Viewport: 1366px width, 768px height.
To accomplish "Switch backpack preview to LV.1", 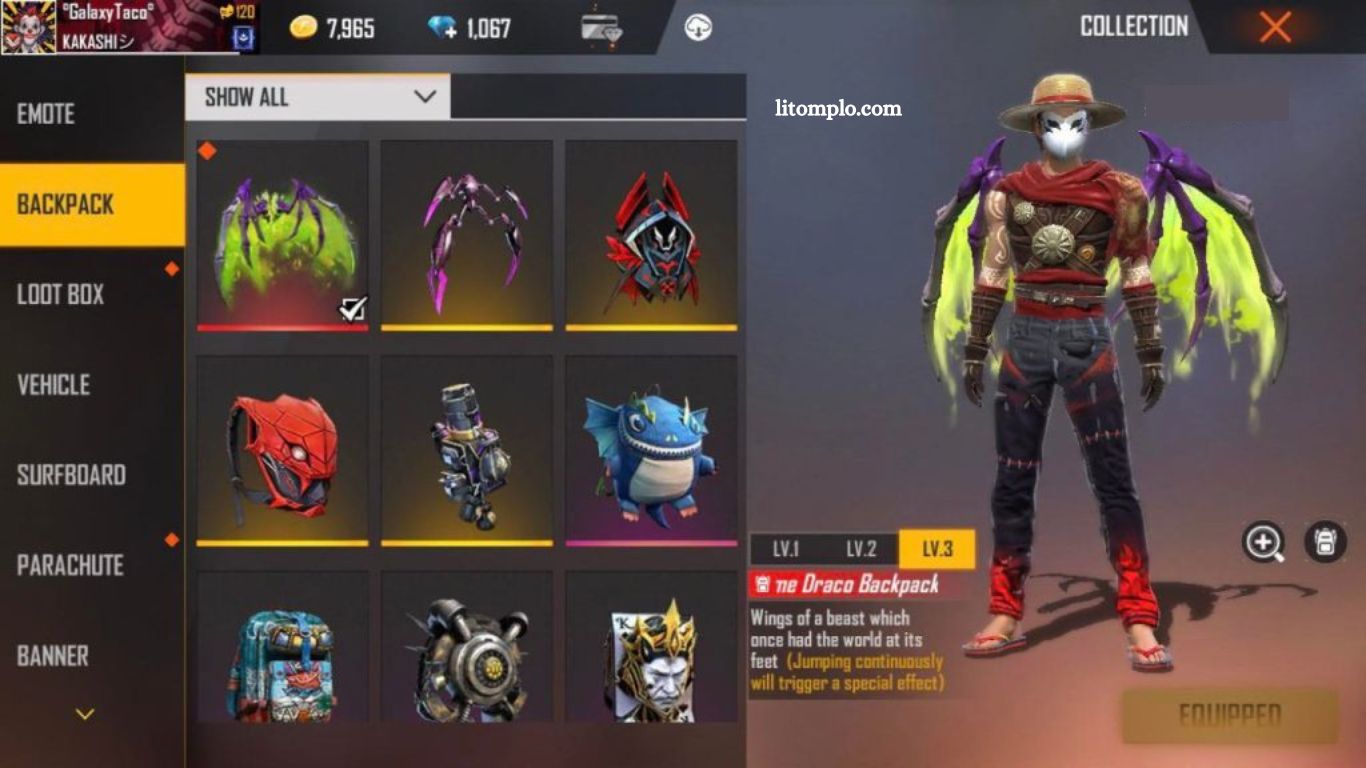I will click(786, 549).
